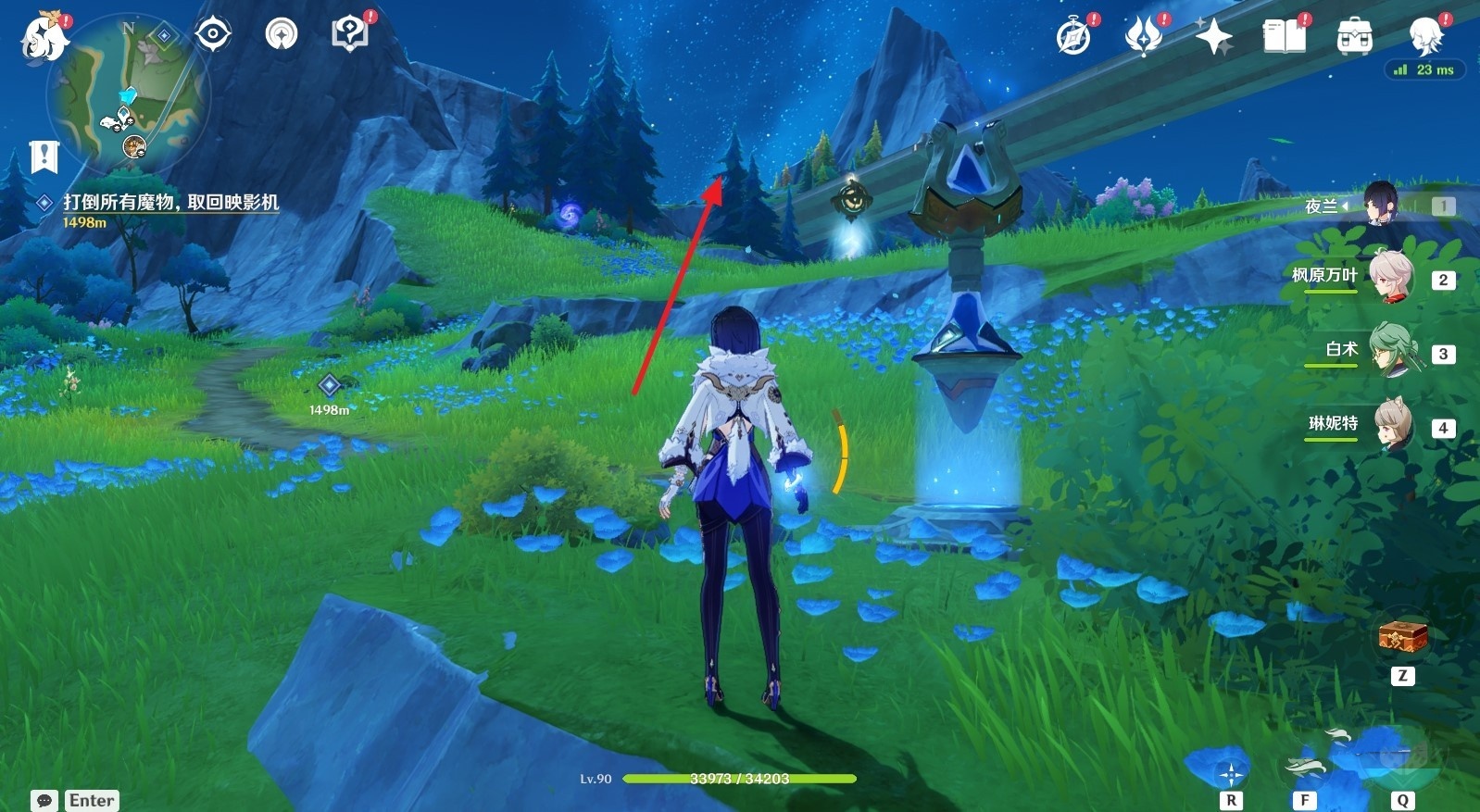Open the quest log exclamation icon
Screen dimensions: 1480x812
pyautogui.click(x=44, y=156)
